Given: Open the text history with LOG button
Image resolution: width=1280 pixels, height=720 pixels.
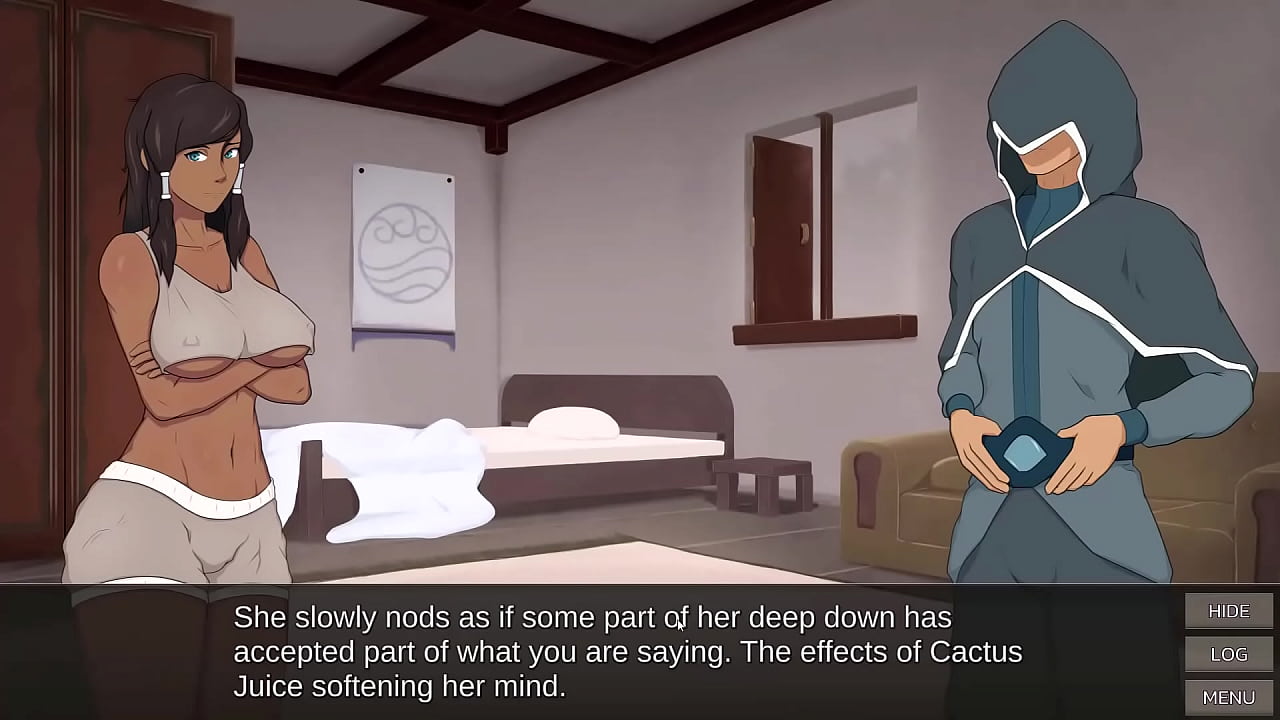Looking at the screenshot, I should [x=1228, y=654].
